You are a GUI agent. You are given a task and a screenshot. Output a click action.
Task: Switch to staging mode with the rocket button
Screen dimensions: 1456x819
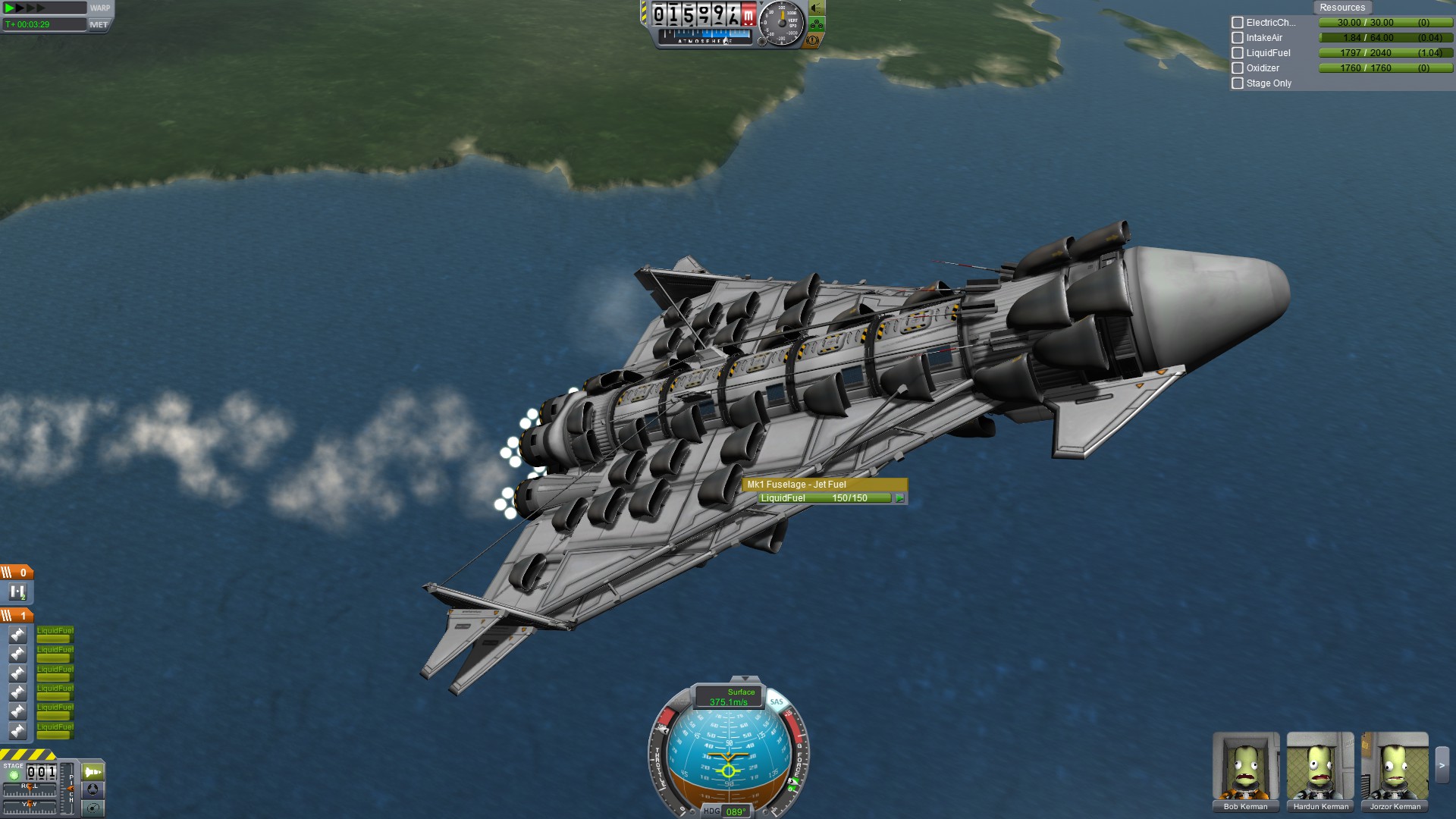(x=93, y=772)
